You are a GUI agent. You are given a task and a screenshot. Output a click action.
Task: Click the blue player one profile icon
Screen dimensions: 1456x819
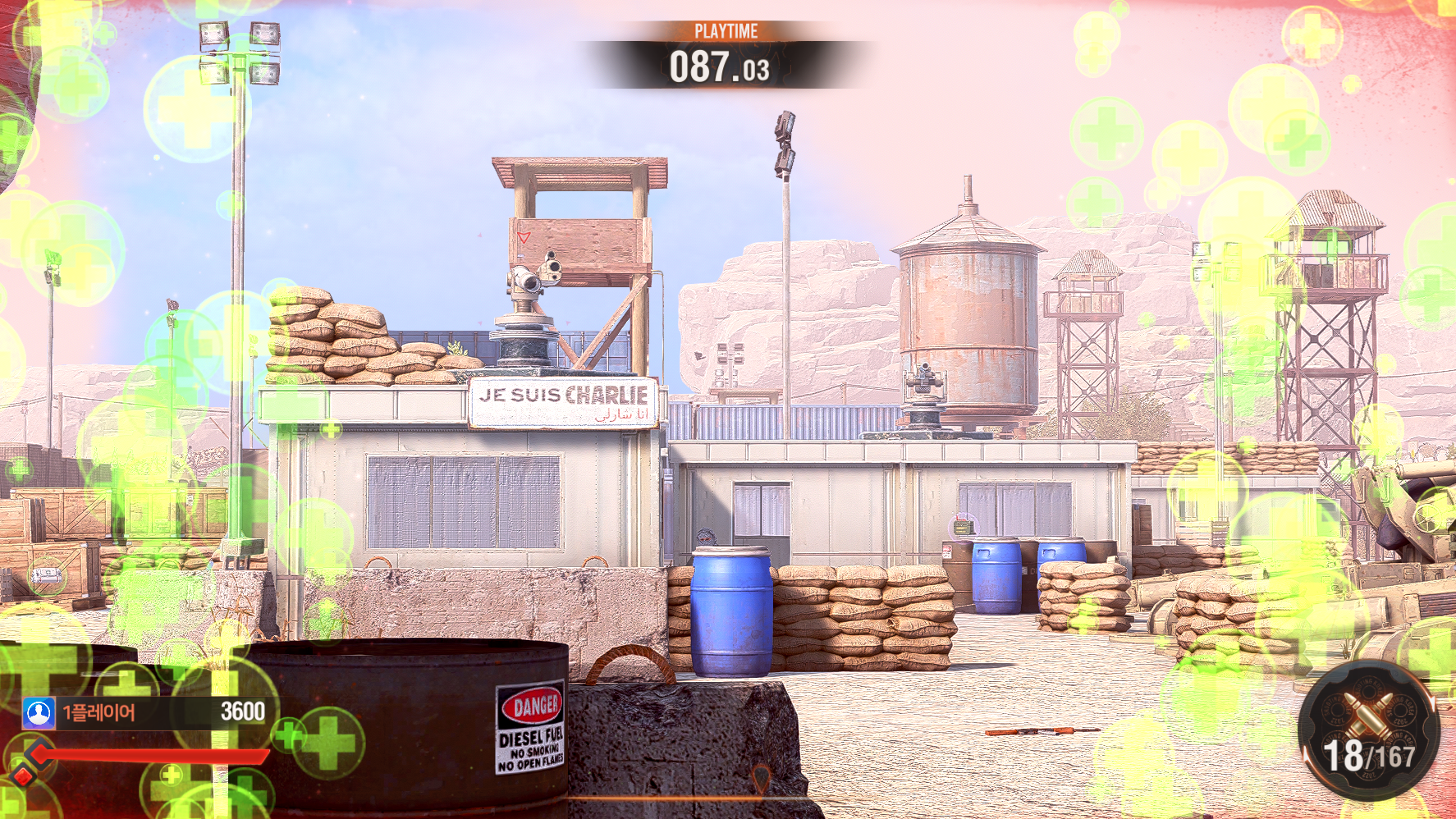coord(39,712)
